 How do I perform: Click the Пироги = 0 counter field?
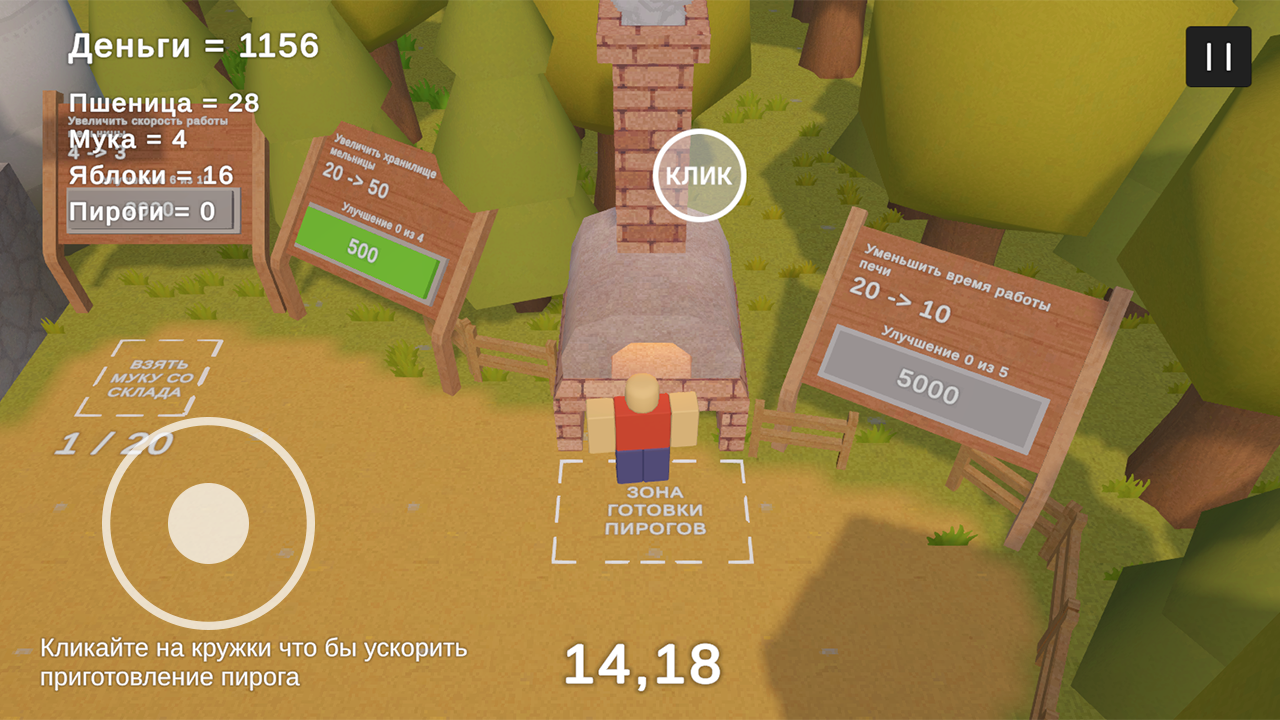pyautogui.click(x=150, y=210)
